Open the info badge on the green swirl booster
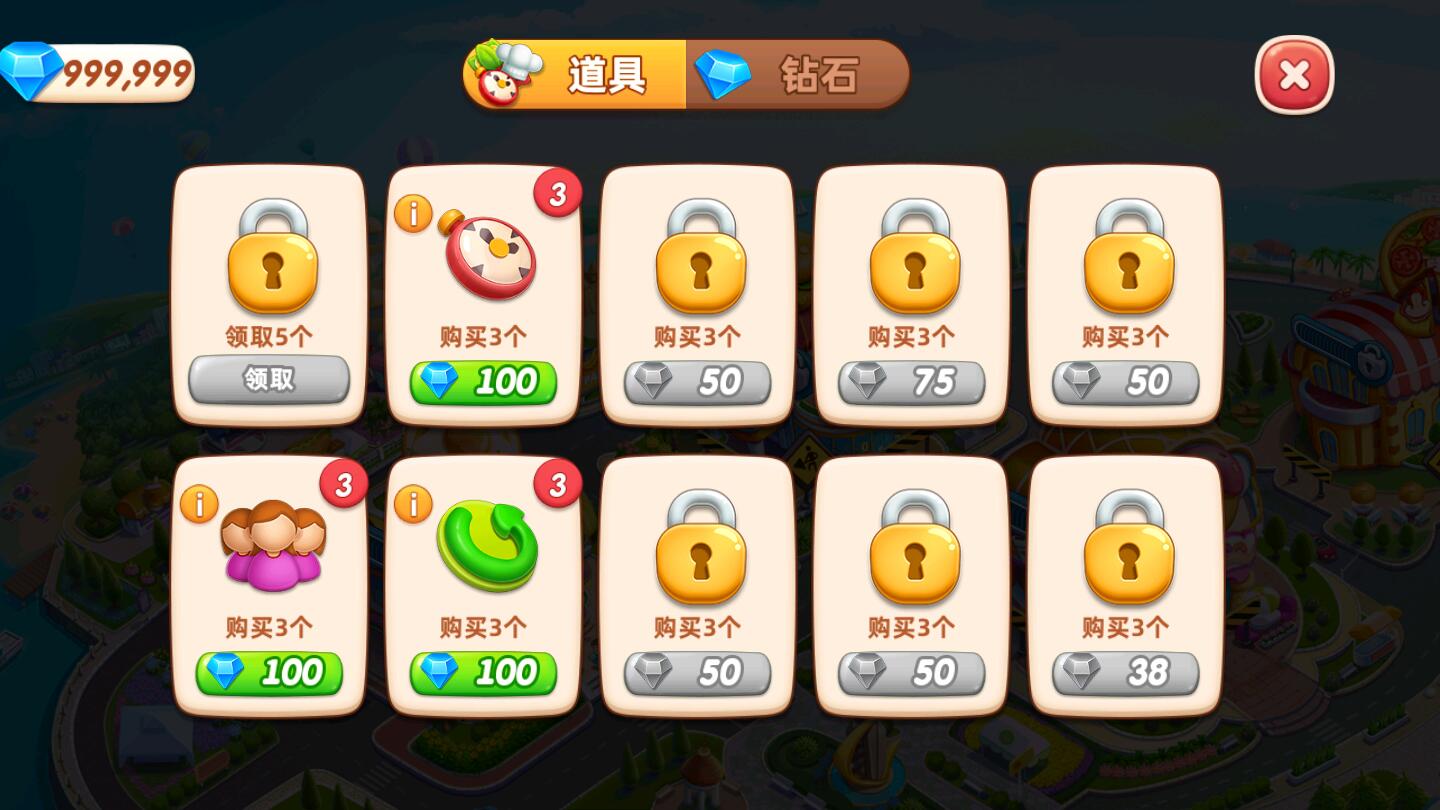Viewport: 1440px width, 810px height. [x=414, y=505]
